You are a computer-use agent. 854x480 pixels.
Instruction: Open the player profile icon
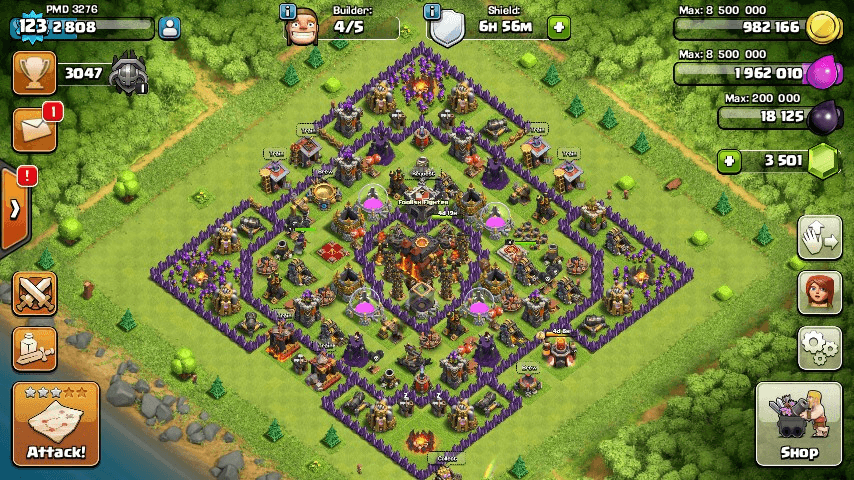tap(169, 28)
